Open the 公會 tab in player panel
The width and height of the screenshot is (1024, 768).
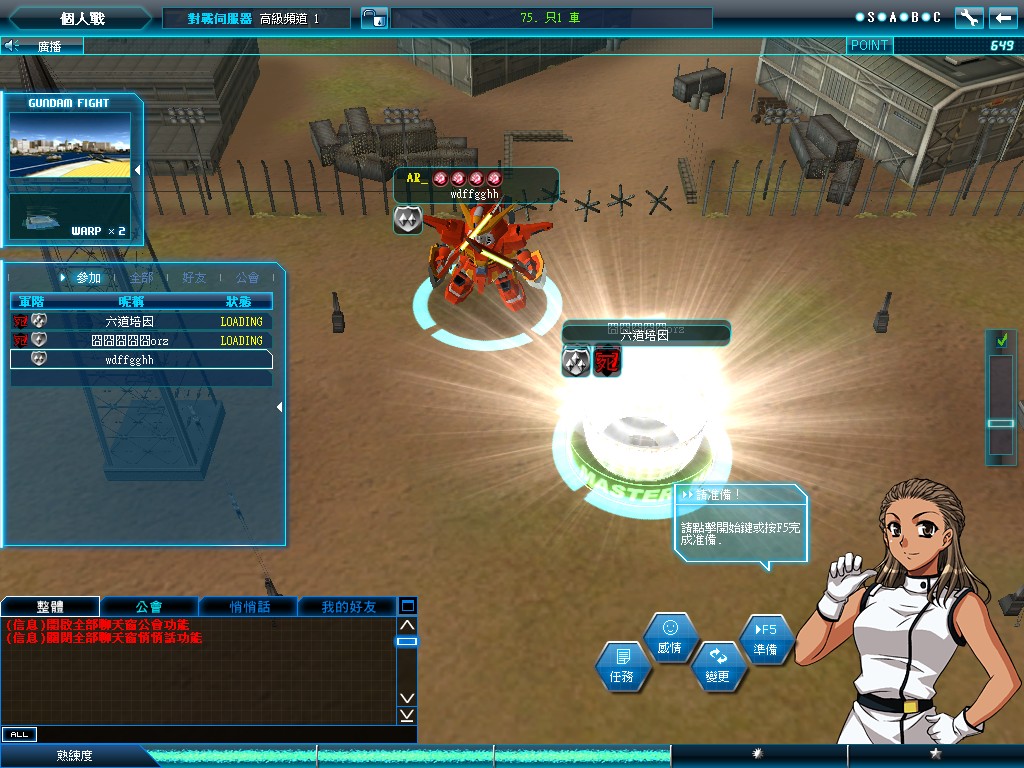tap(247, 278)
